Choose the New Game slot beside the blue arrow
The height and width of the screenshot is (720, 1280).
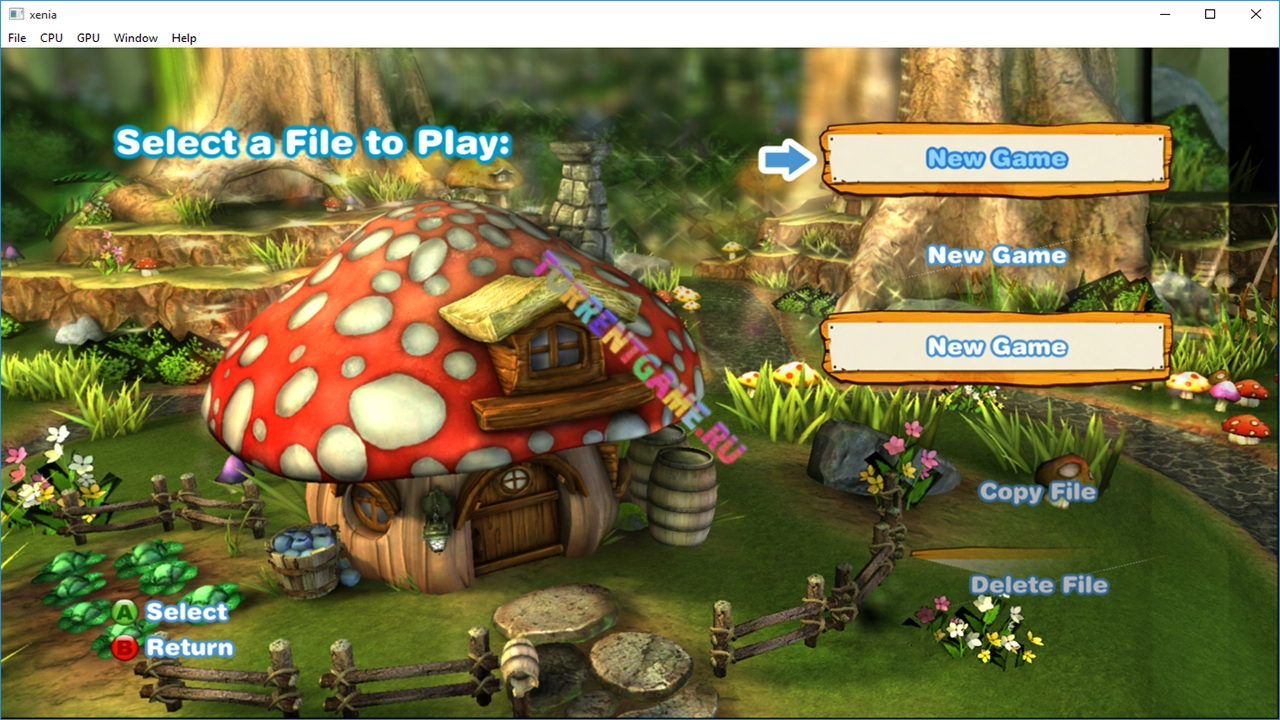pos(996,159)
